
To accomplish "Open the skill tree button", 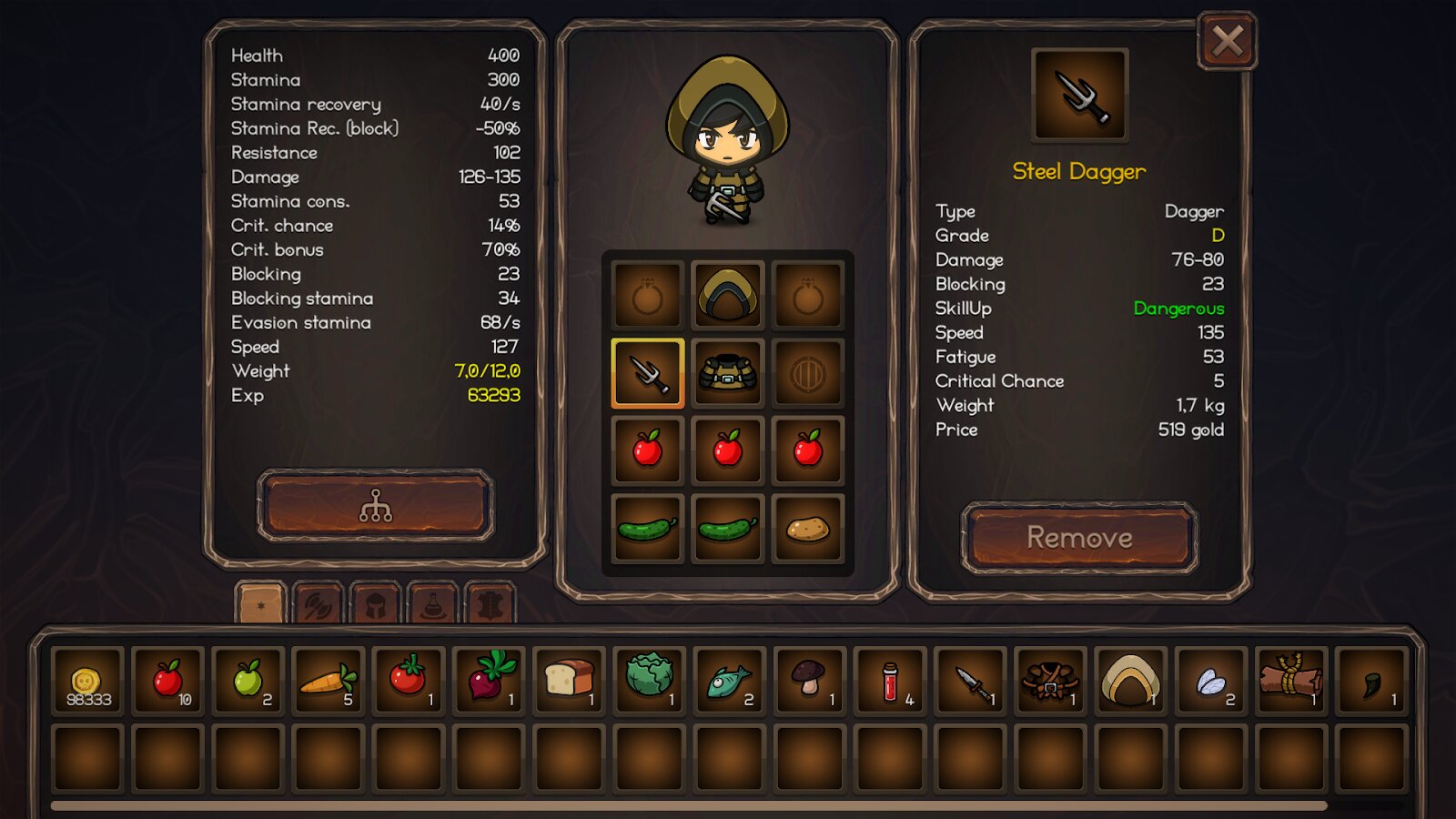I will click(376, 505).
